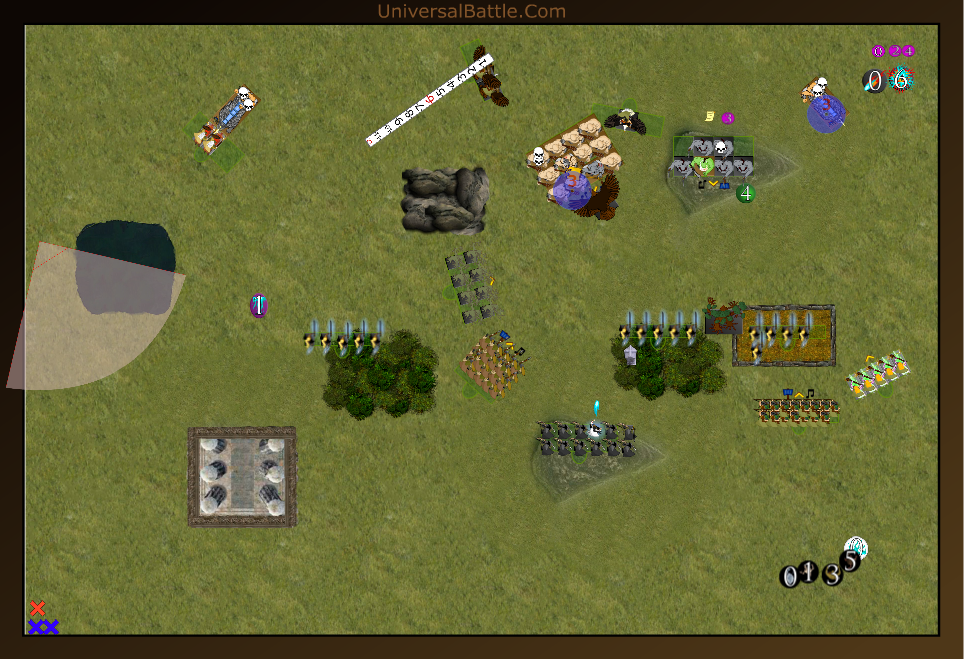Viewport: 964px width, 659px height.
Task: Click the red X marker
Action: pos(38,608)
